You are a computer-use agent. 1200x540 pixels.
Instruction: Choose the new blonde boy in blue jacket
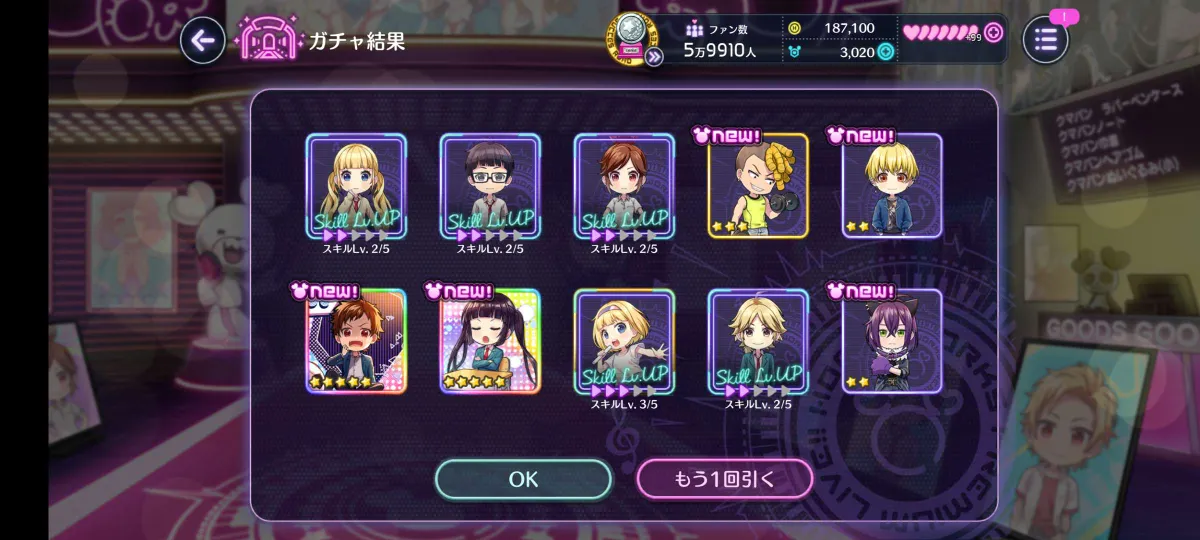[x=892, y=186]
